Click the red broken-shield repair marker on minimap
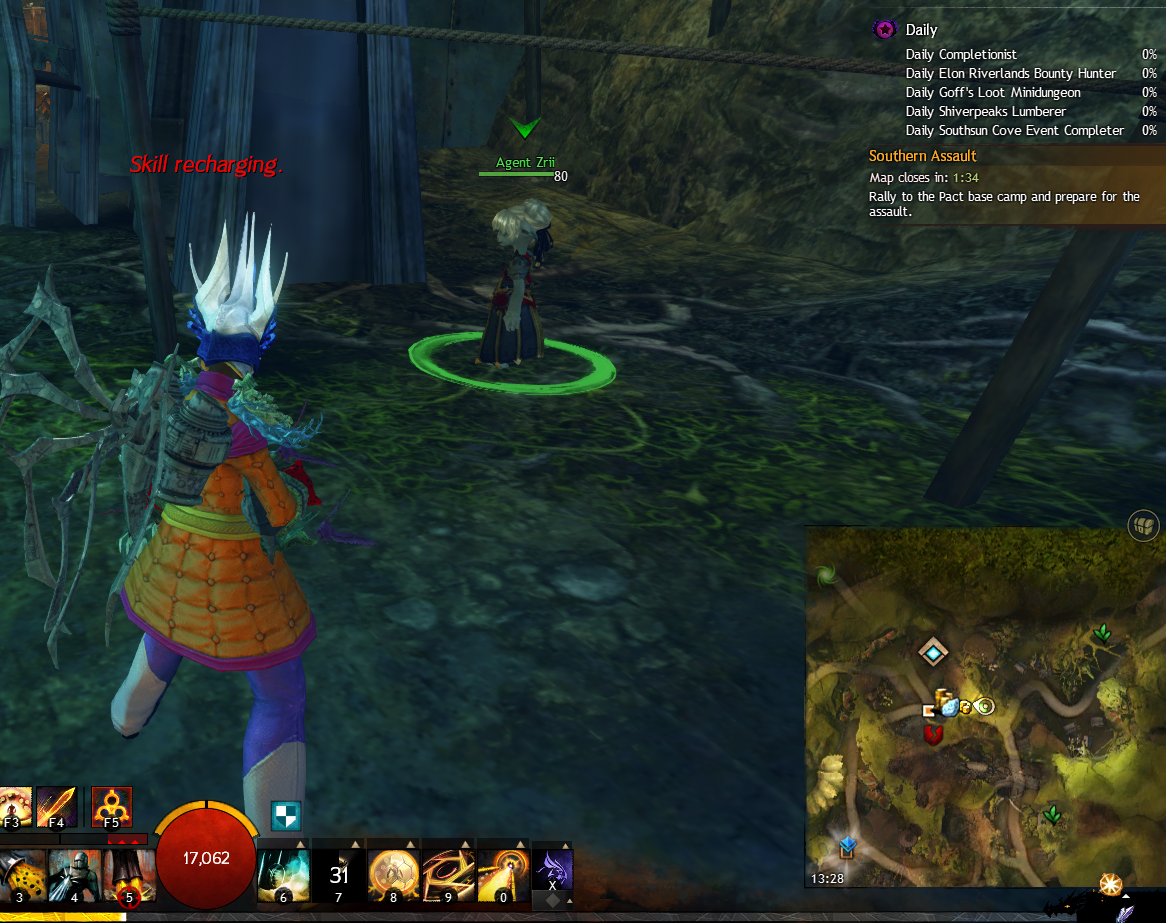 tap(934, 735)
